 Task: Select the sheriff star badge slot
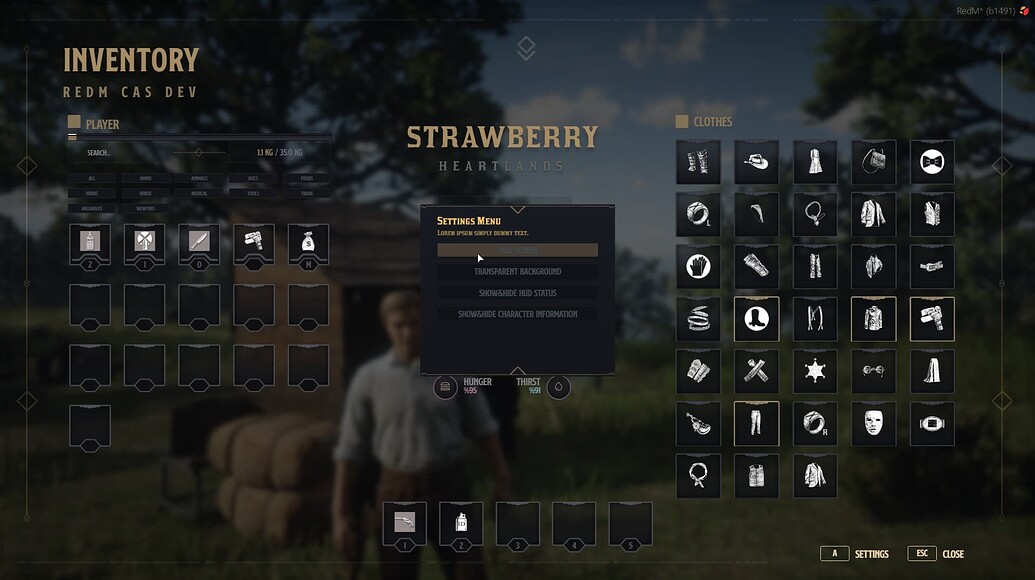point(814,371)
